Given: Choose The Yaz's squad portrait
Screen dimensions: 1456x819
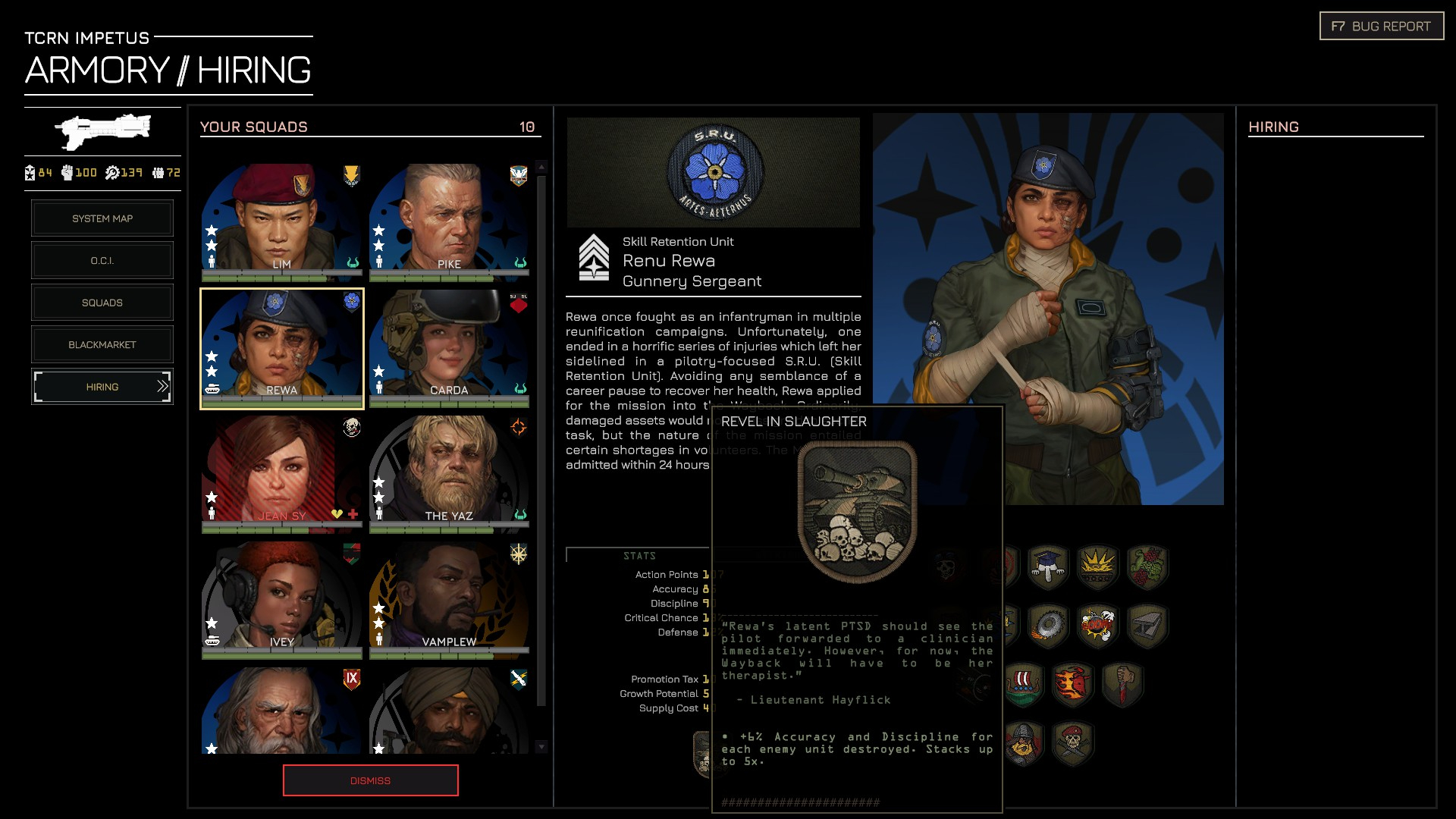Looking at the screenshot, I should [x=449, y=472].
